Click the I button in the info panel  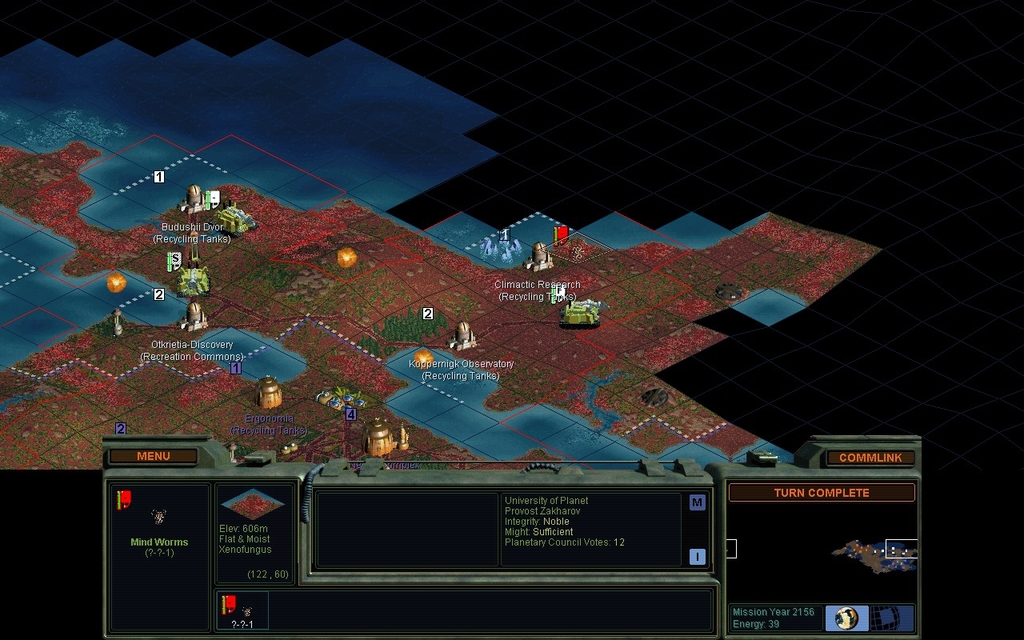(697, 557)
